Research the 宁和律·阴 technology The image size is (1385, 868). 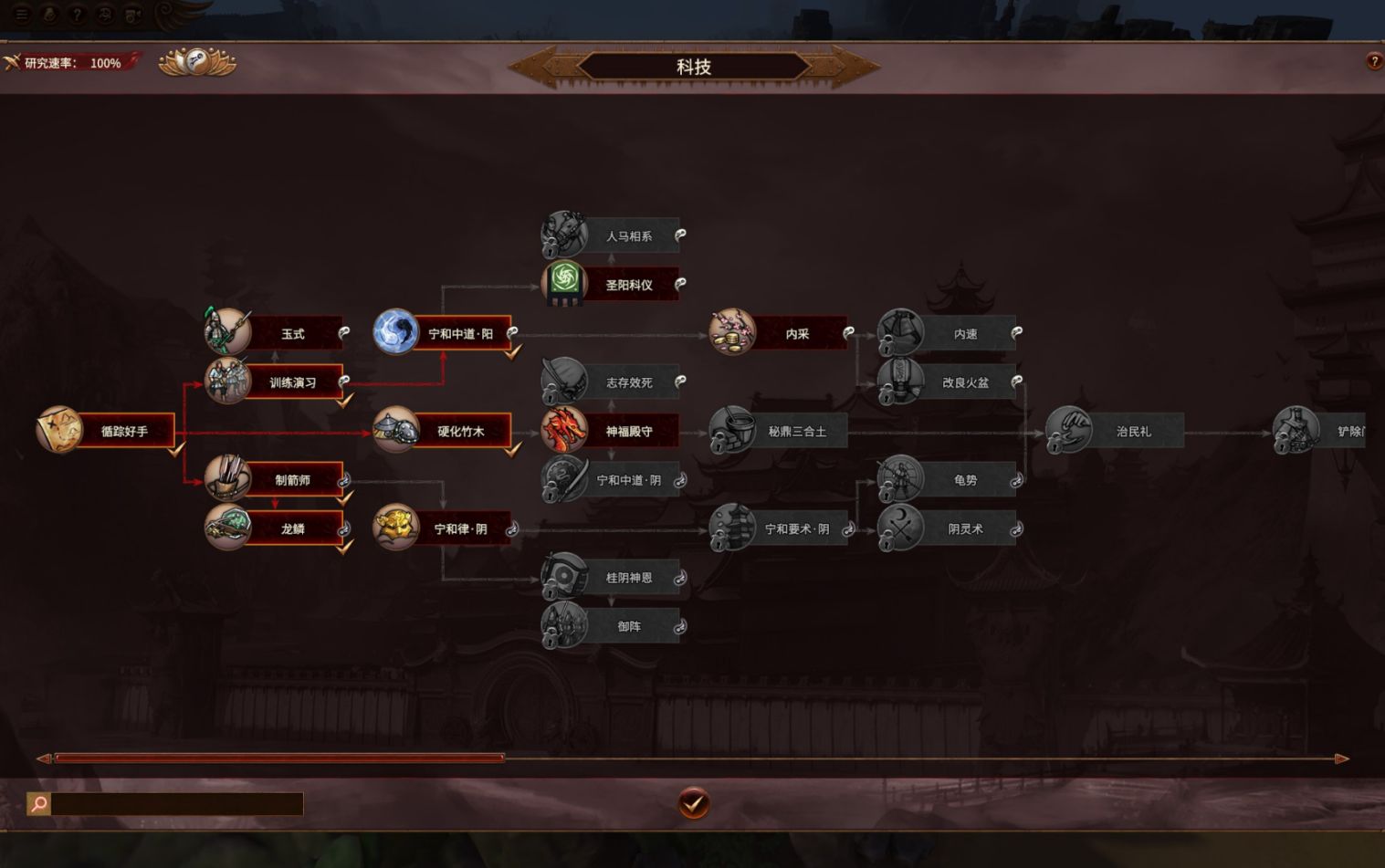pyautogui.click(x=460, y=528)
